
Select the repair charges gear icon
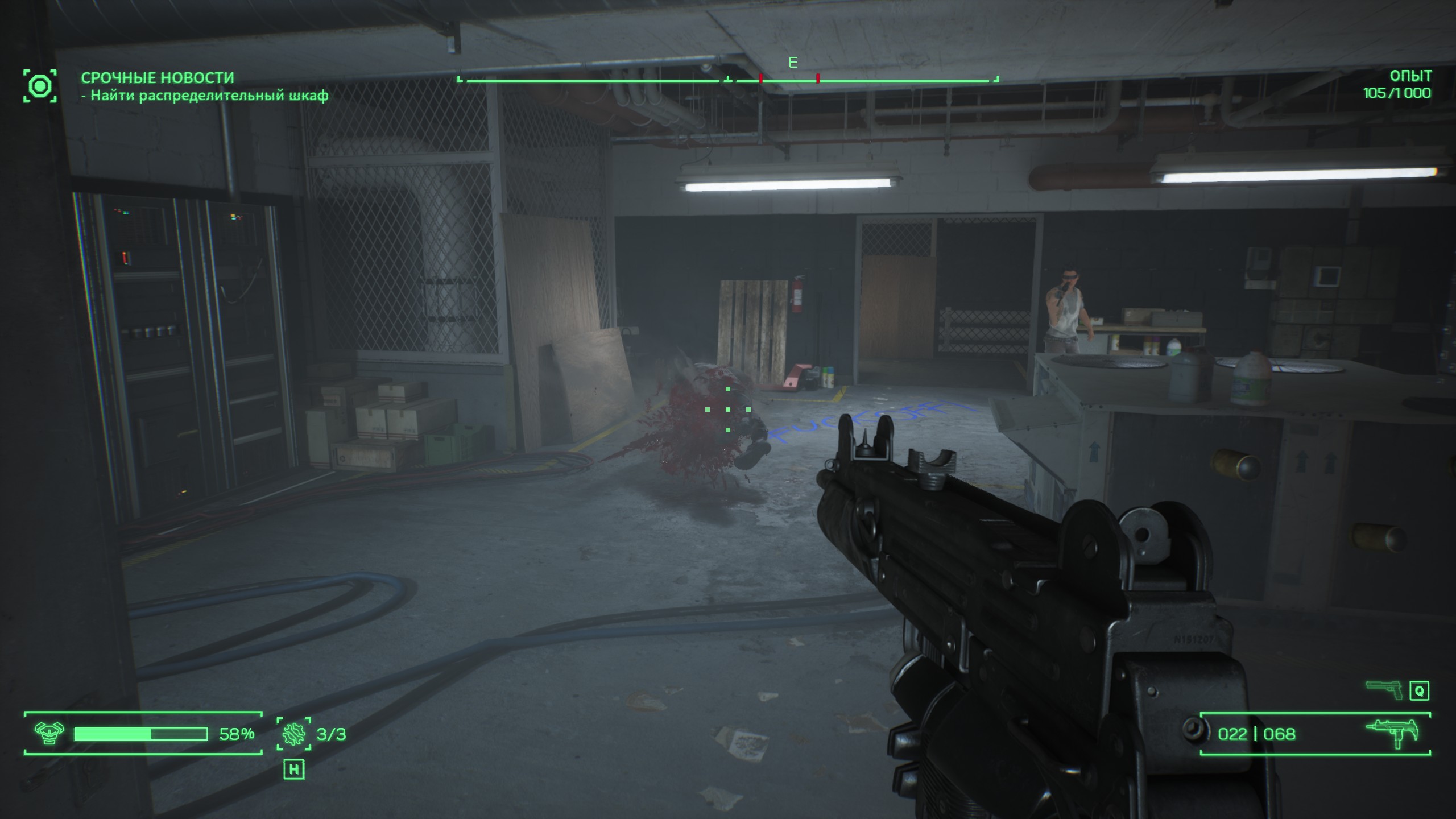(294, 734)
